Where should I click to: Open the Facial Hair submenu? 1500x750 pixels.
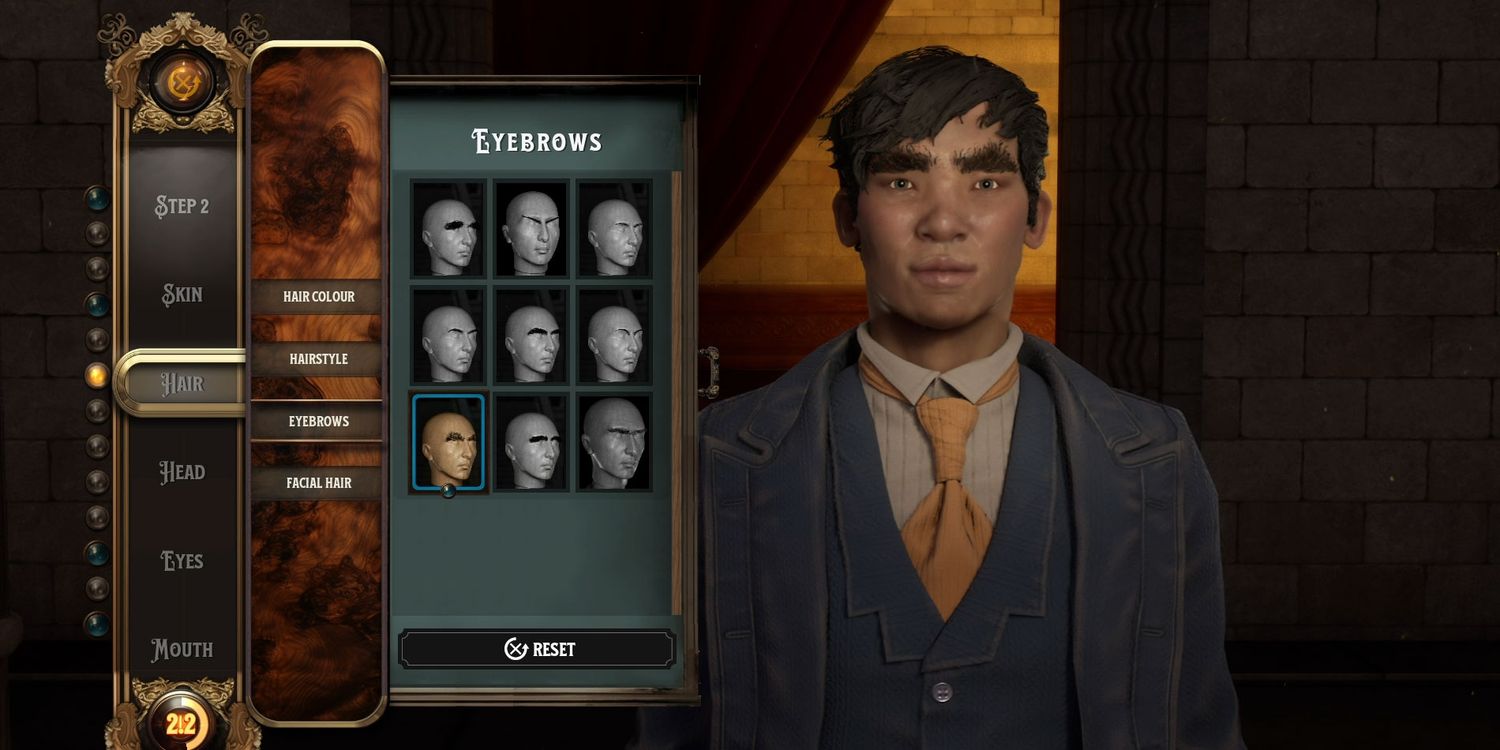click(318, 483)
